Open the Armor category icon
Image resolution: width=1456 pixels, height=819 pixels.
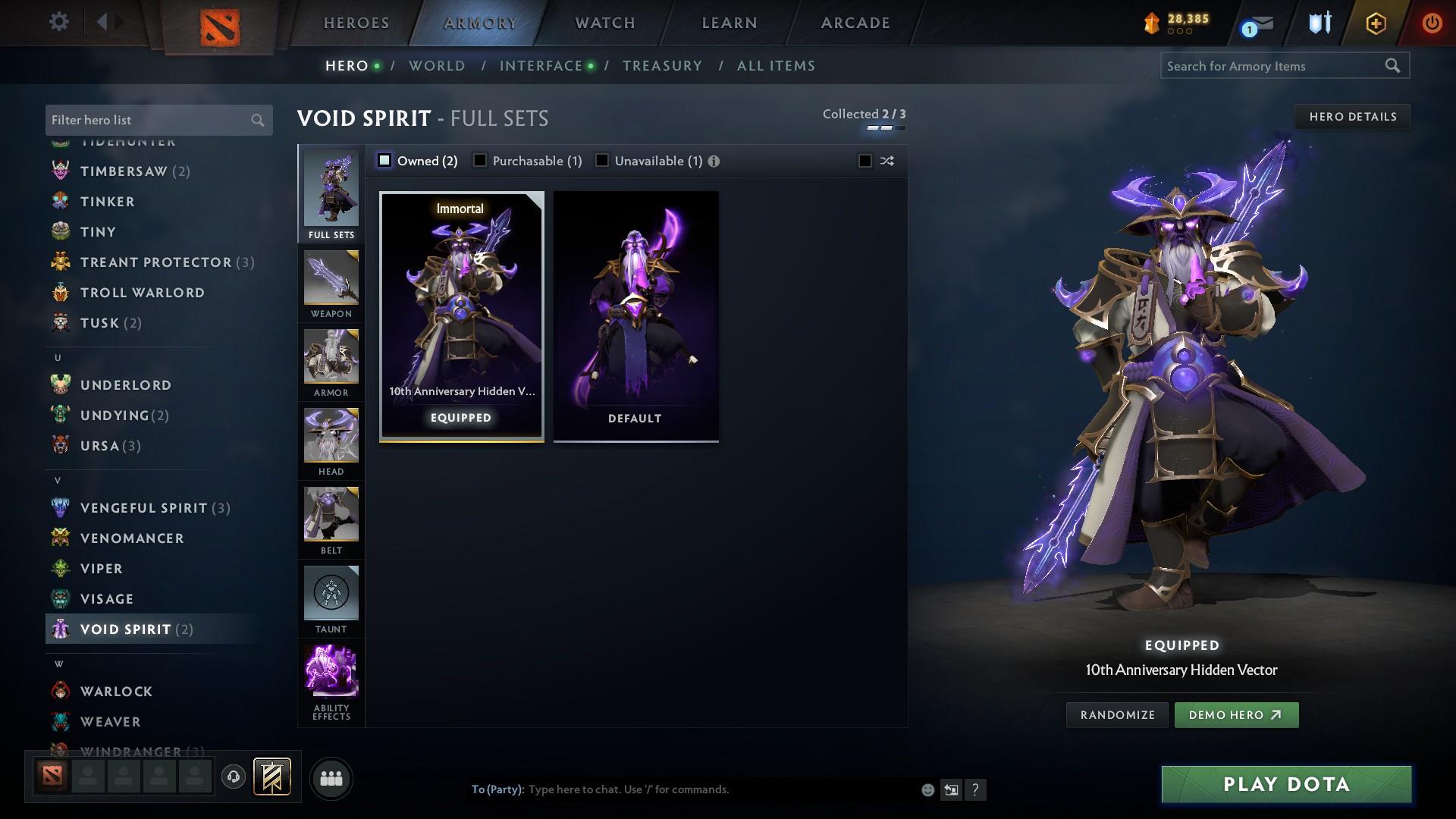331,358
